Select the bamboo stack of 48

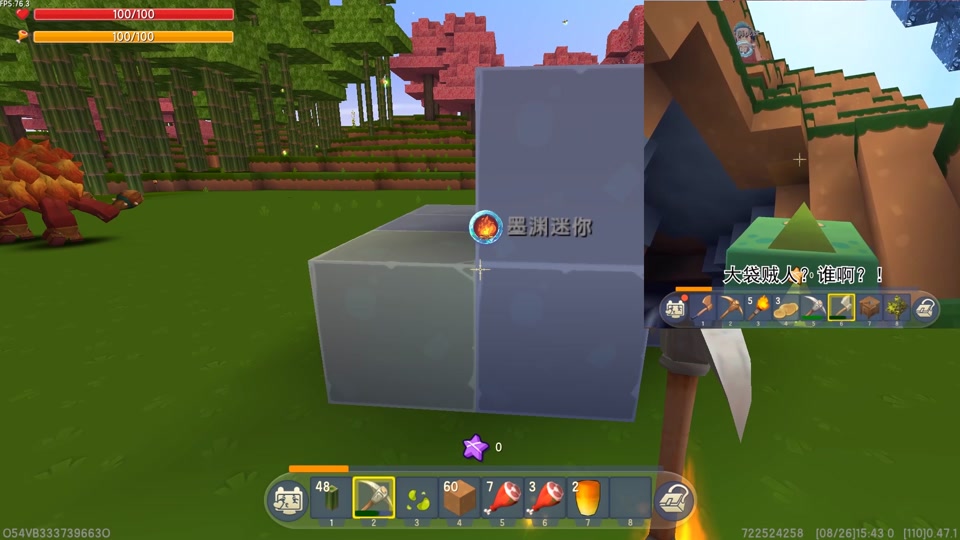coord(330,497)
